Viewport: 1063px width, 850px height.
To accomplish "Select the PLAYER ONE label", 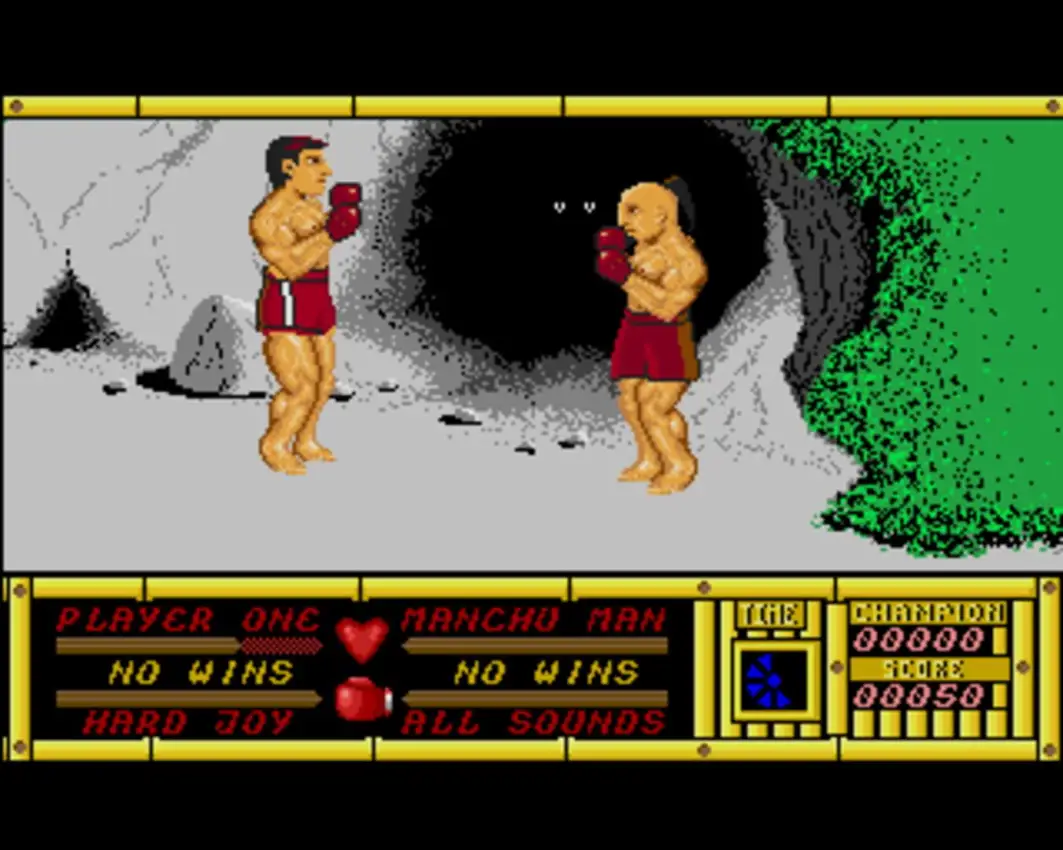I will [187, 620].
